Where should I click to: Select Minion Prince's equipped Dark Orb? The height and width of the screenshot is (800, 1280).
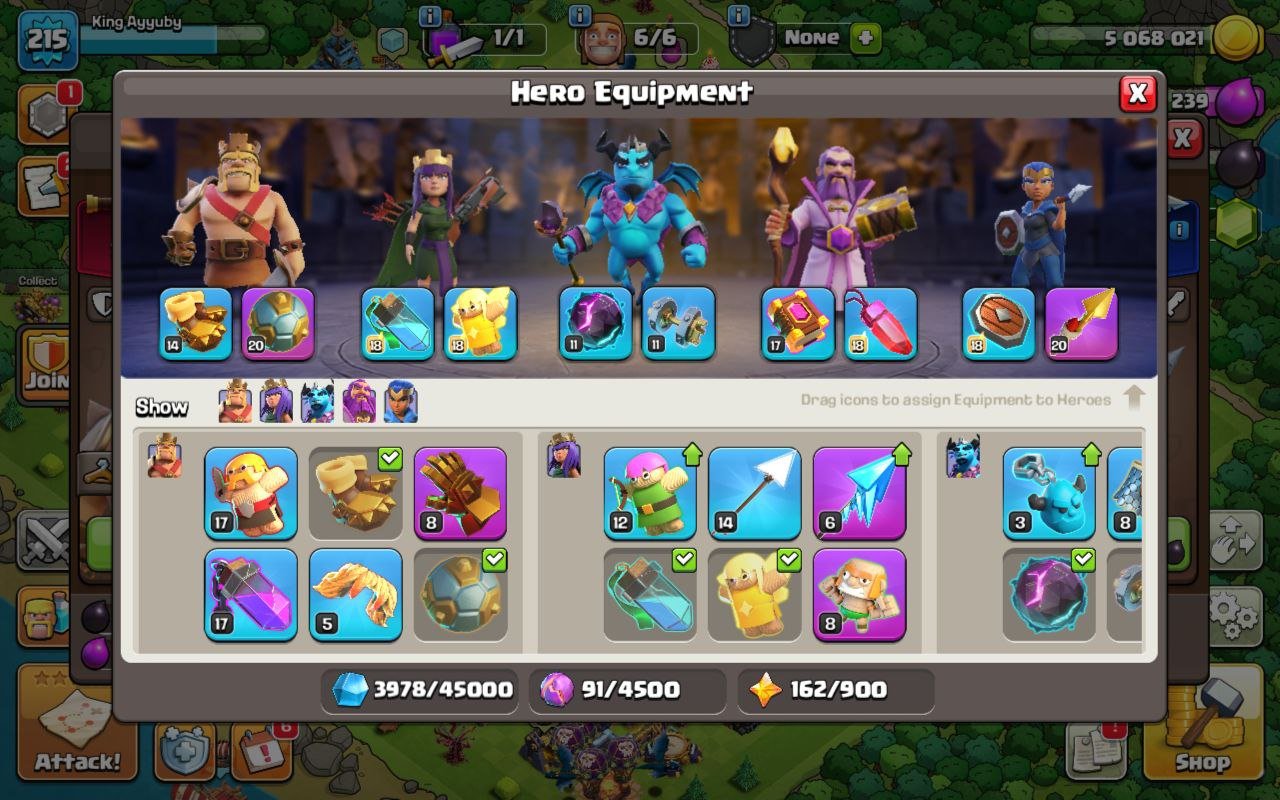594,325
